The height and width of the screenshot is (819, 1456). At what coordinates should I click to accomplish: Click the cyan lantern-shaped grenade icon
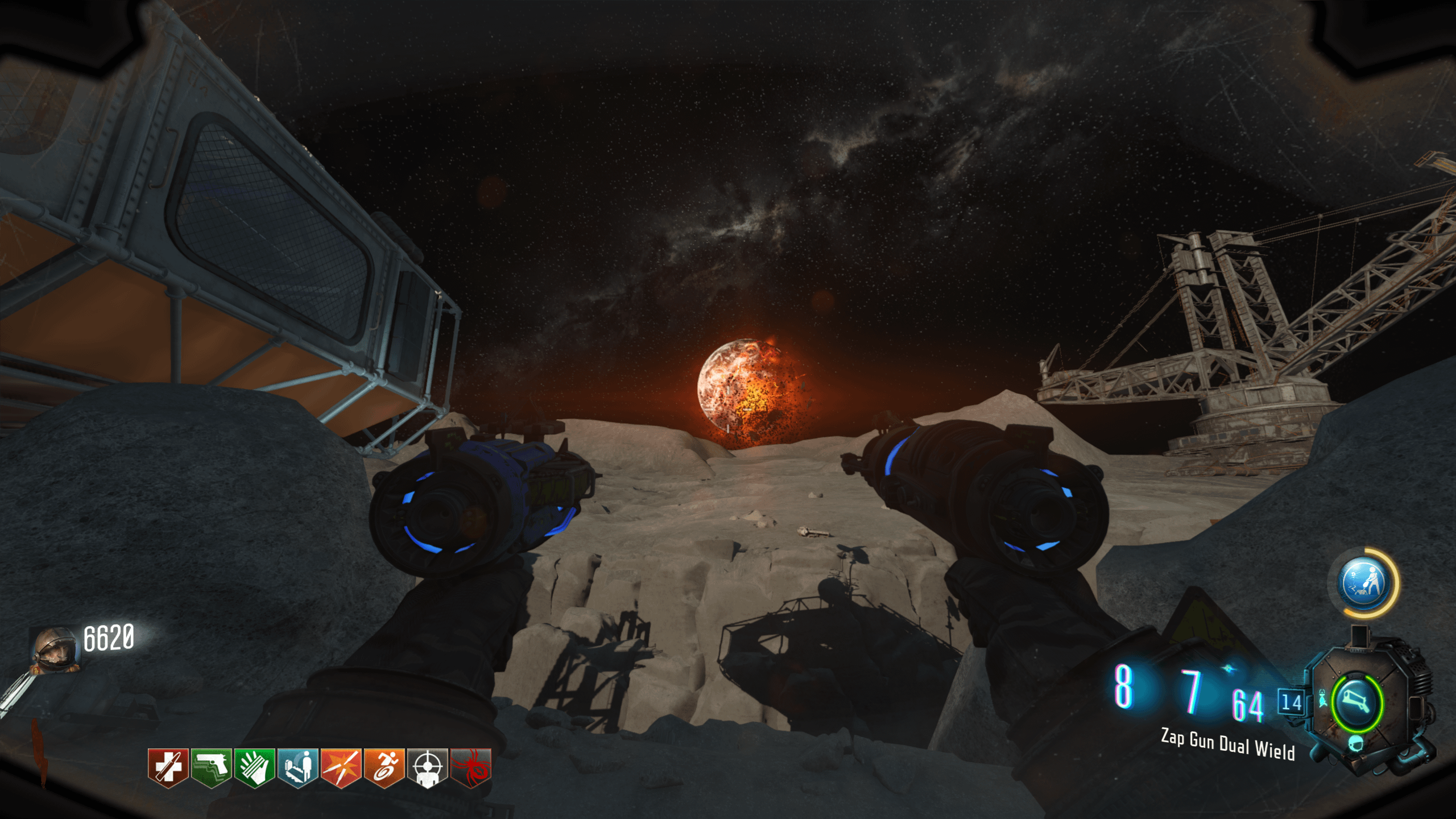[x=1323, y=697]
